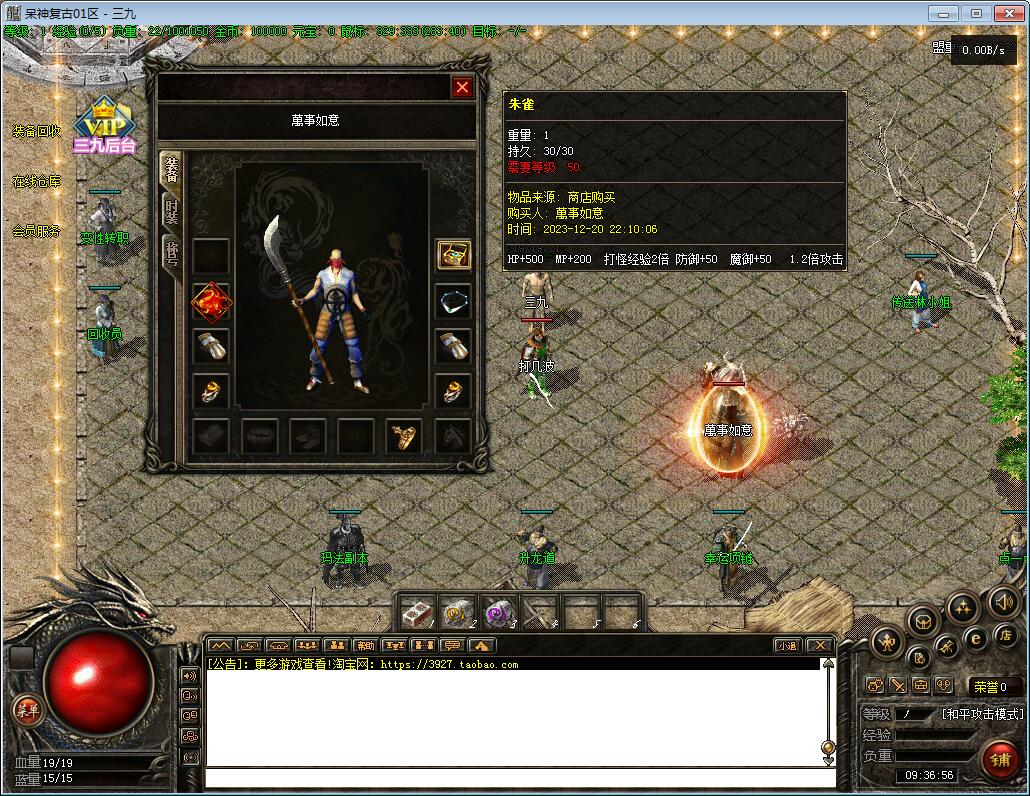Open the 会员服务 member service menu
This screenshot has width=1030, height=796.
coord(37,231)
